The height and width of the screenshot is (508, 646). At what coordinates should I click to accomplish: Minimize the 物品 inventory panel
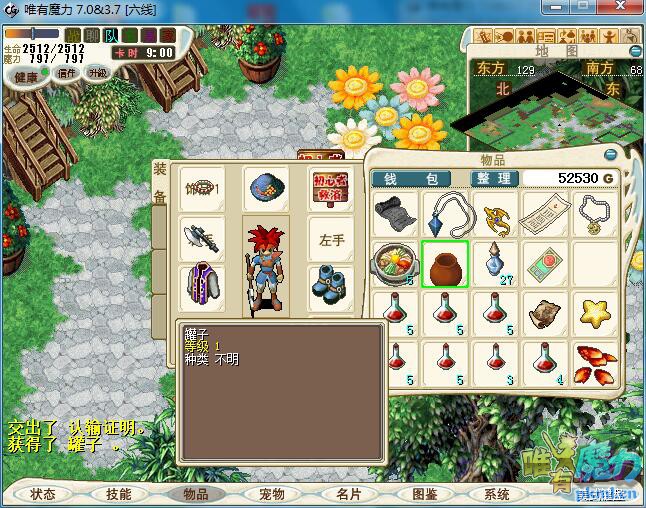pyautogui.click(x=611, y=156)
